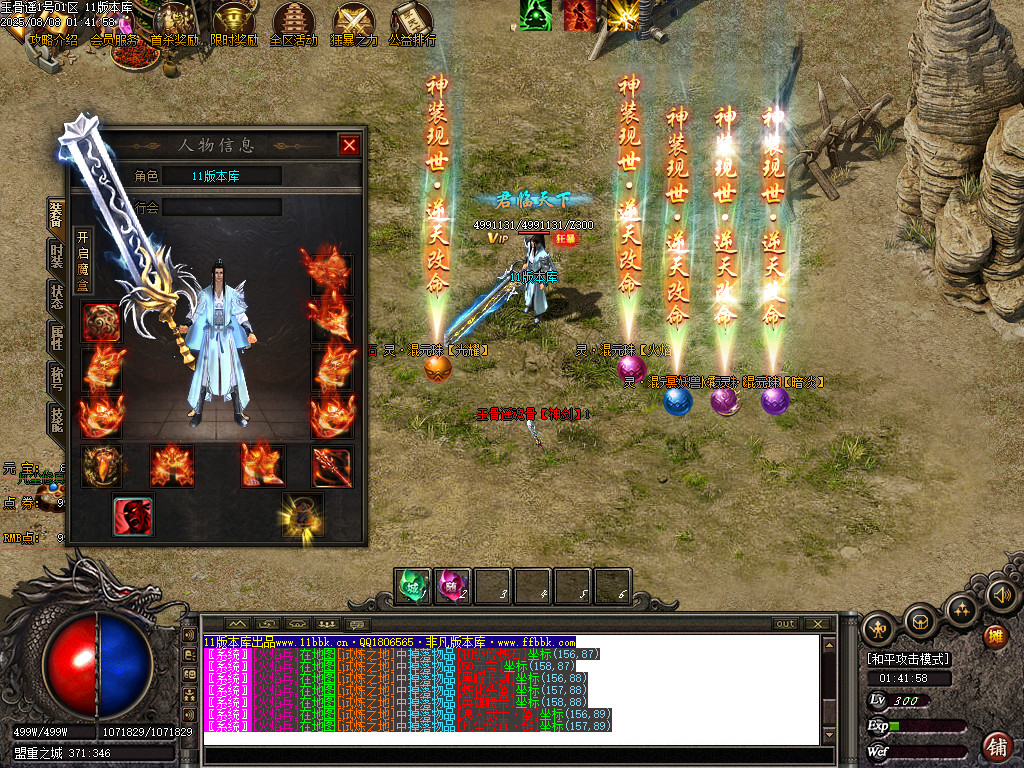This screenshot has width=1024, height=768.
Task: Close the 人物信息 character panel
Action: pos(349,145)
